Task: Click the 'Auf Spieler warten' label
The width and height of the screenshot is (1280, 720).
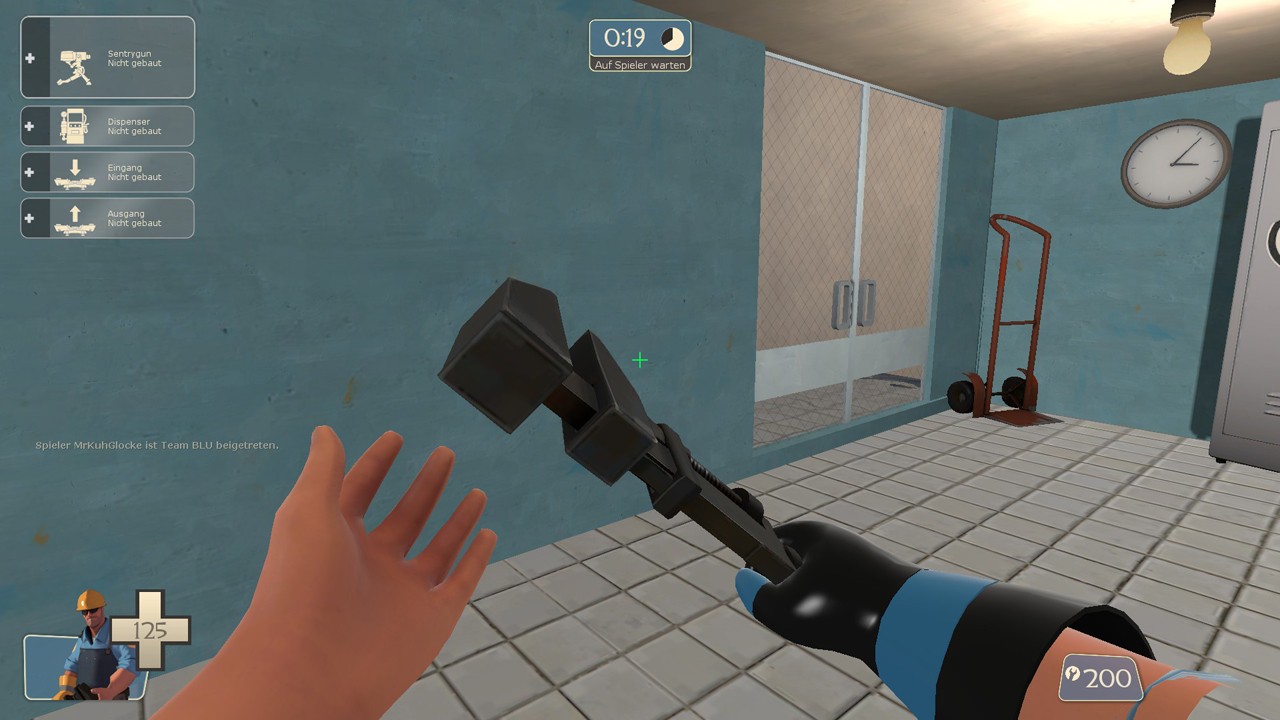Action: 640,63
